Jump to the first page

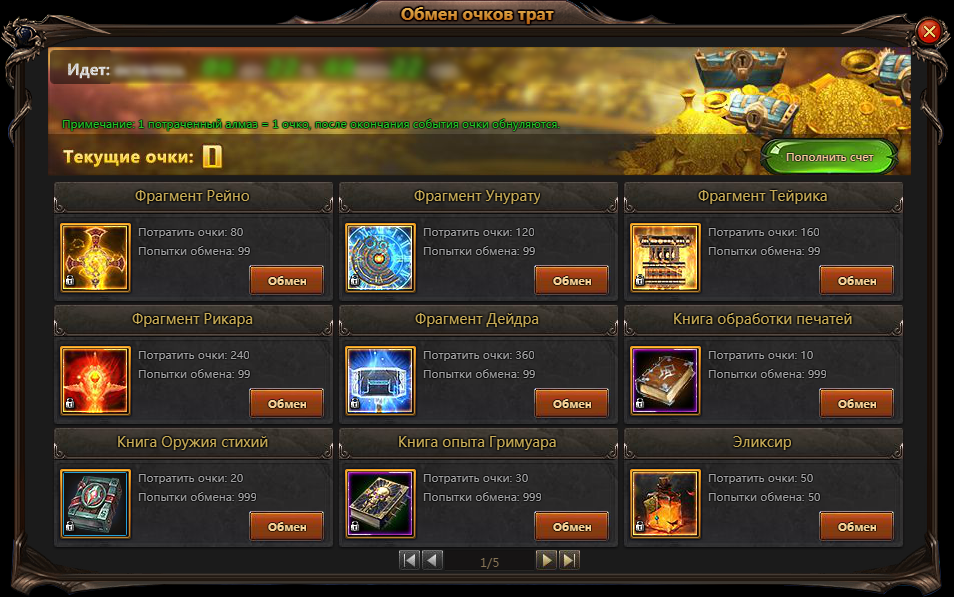(409, 561)
